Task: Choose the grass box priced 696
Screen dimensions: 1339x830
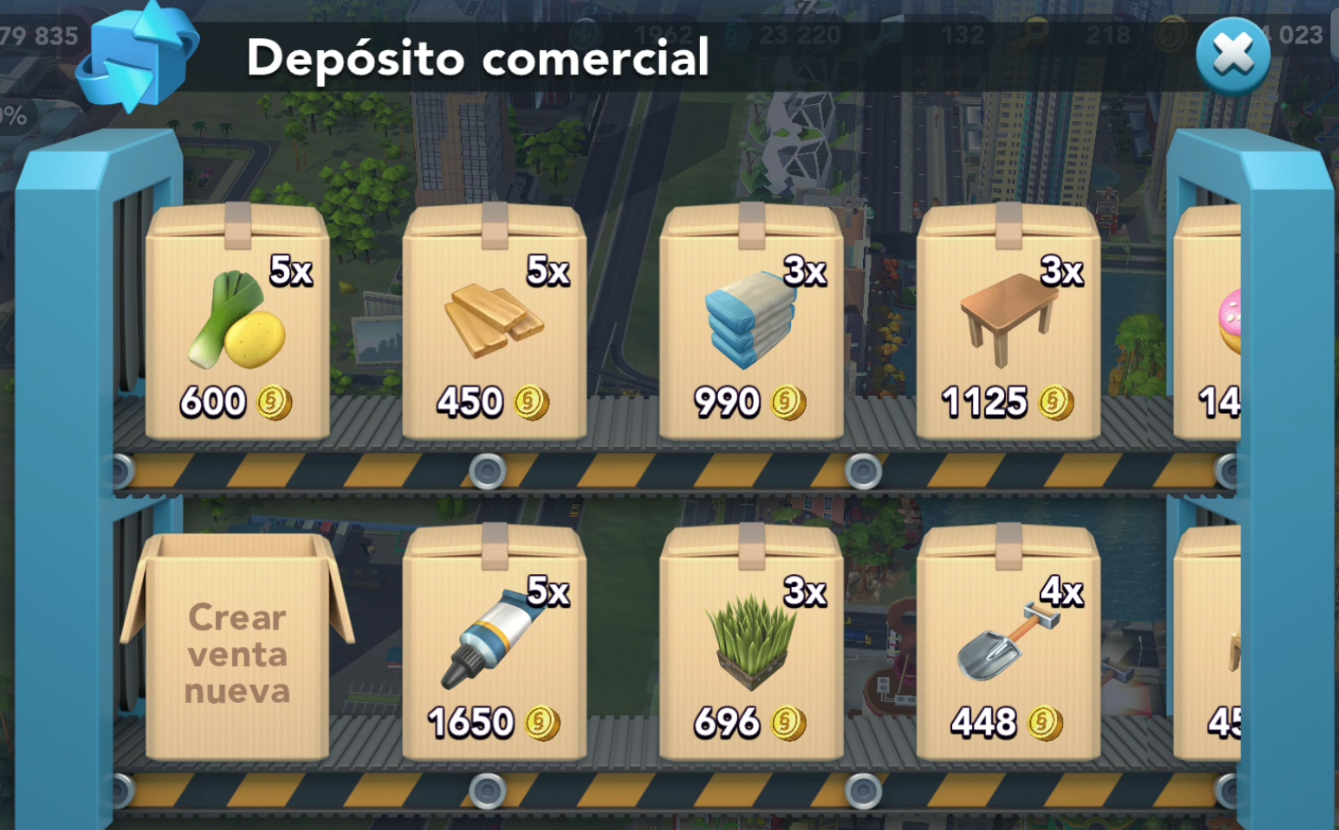Action: click(x=751, y=645)
